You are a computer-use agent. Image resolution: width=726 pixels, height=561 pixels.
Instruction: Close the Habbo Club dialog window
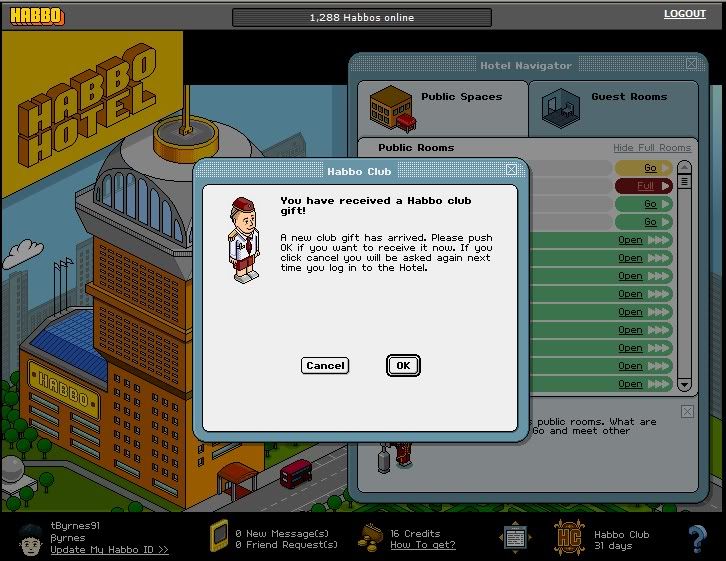pyautogui.click(x=511, y=170)
